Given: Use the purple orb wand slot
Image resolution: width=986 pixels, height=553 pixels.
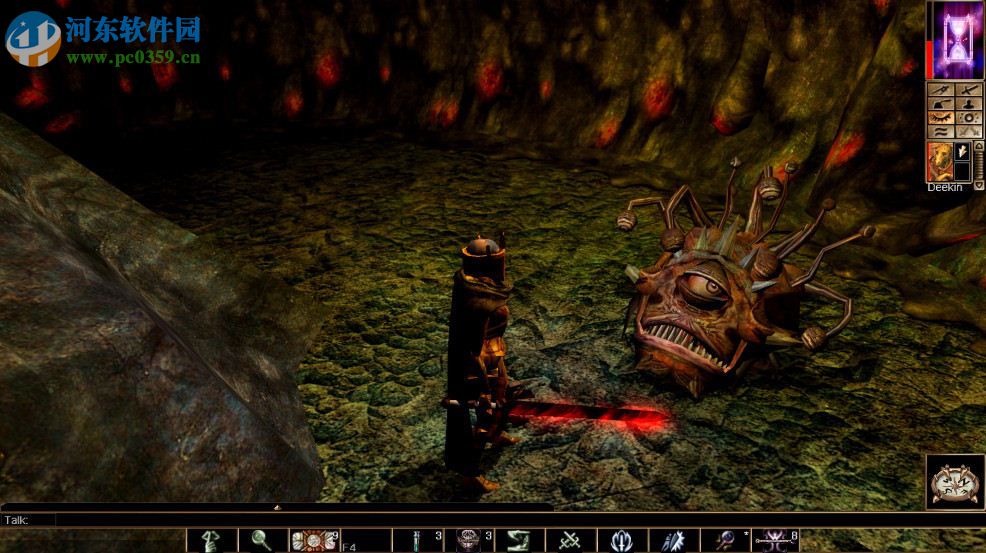Looking at the screenshot, I should point(723,540).
